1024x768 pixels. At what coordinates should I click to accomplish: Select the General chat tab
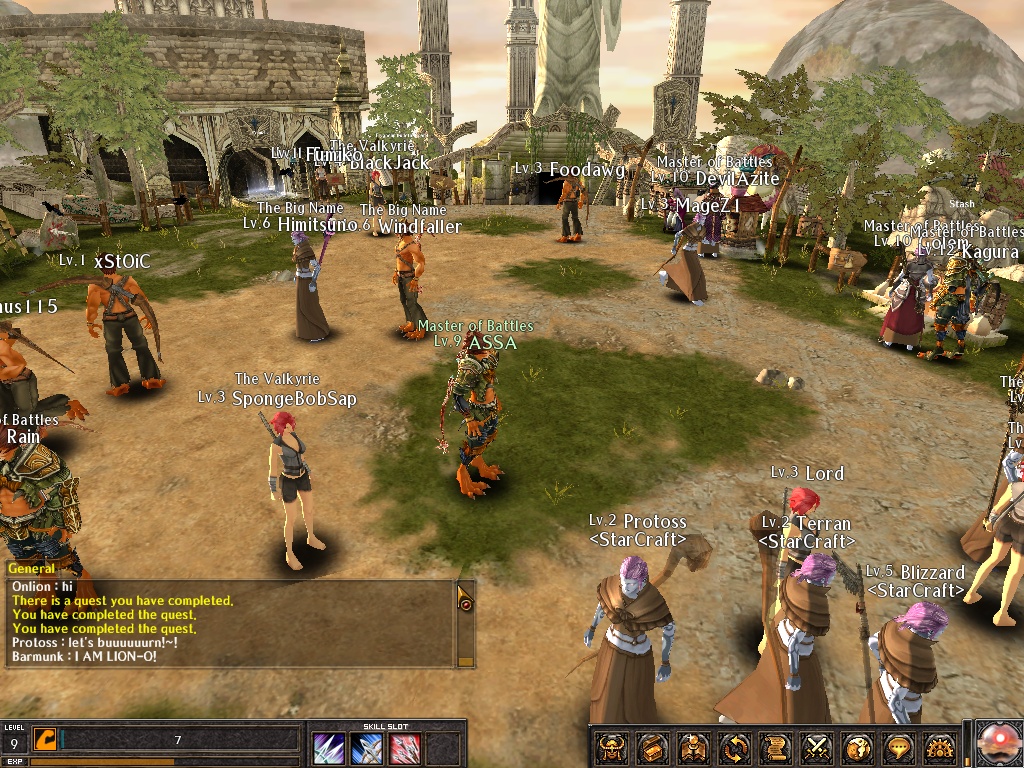tap(31, 568)
